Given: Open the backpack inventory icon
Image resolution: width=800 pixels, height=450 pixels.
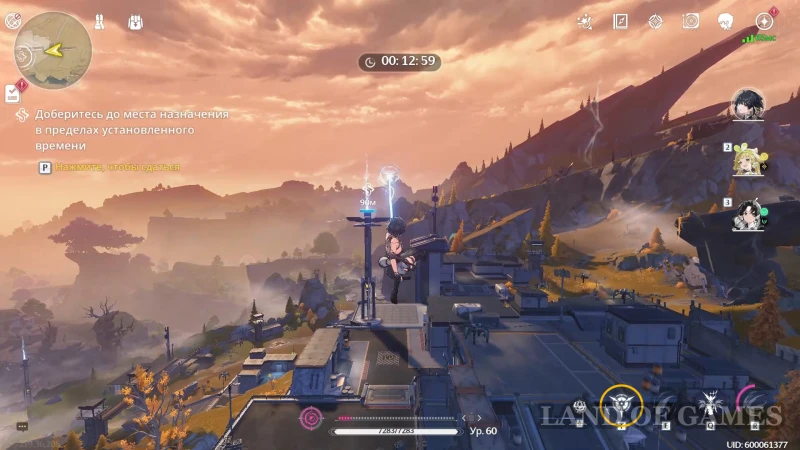Looking at the screenshot, I should 136,21.
